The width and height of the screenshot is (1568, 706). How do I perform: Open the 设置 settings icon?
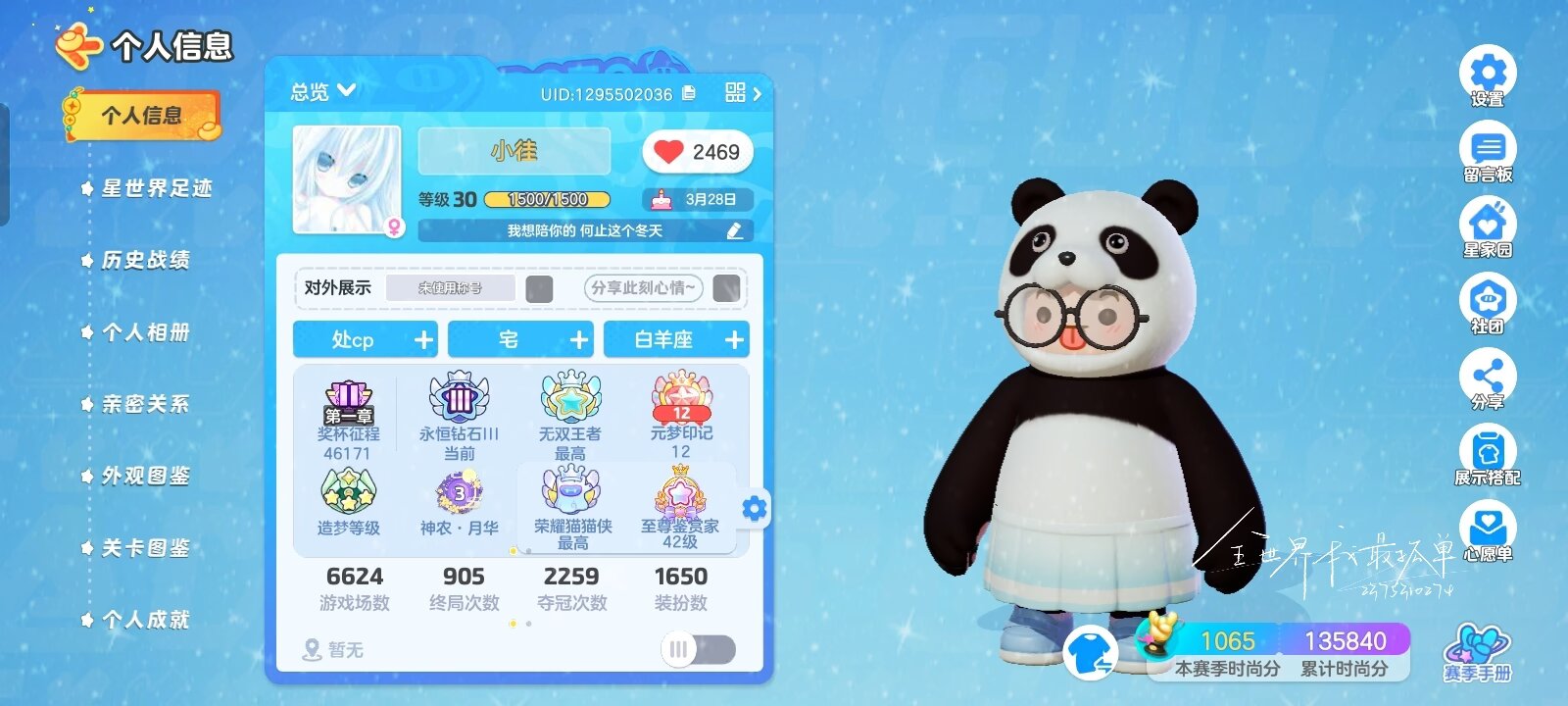[1489, 72]
